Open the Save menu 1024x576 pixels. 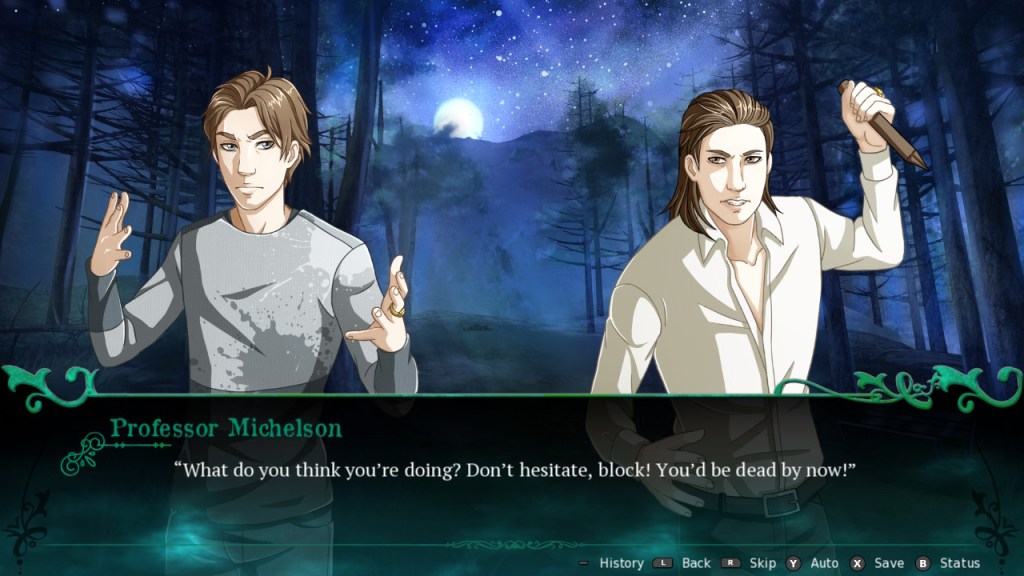point(889,563)
